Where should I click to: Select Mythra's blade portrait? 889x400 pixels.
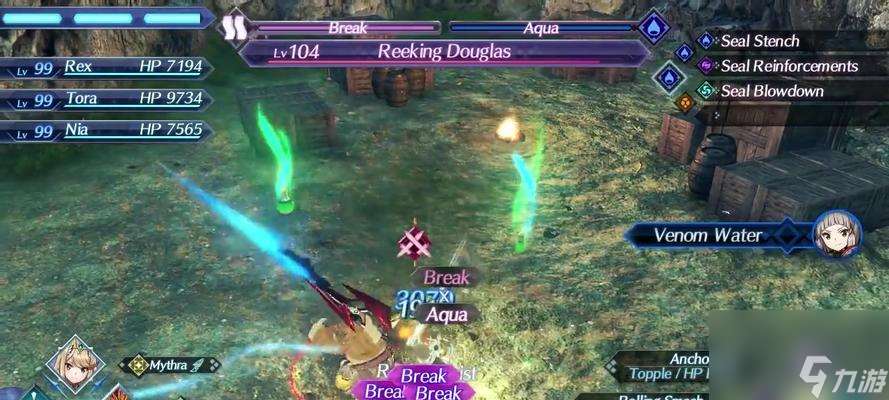click(x=73, y=365)
